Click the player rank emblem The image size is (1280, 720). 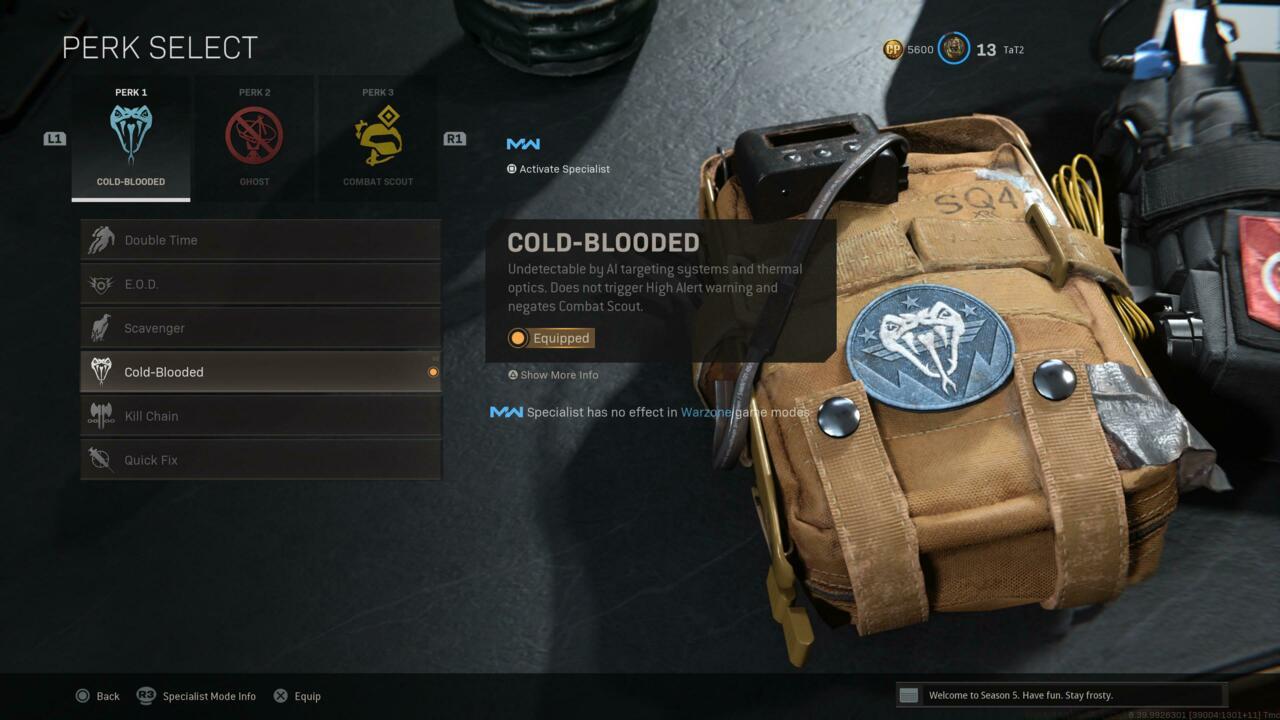[x=954, y=49]
